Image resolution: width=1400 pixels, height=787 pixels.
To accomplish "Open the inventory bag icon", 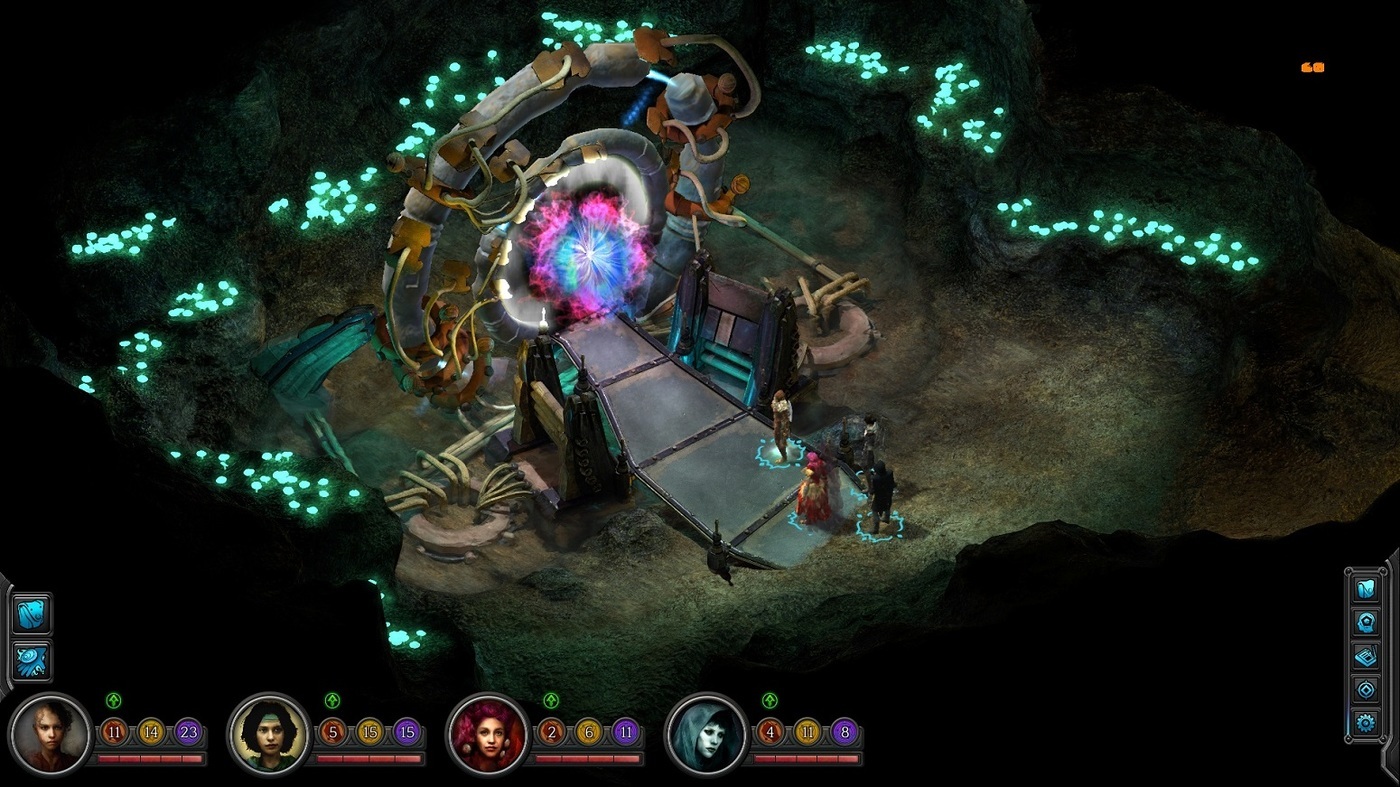I will [31, 614].
